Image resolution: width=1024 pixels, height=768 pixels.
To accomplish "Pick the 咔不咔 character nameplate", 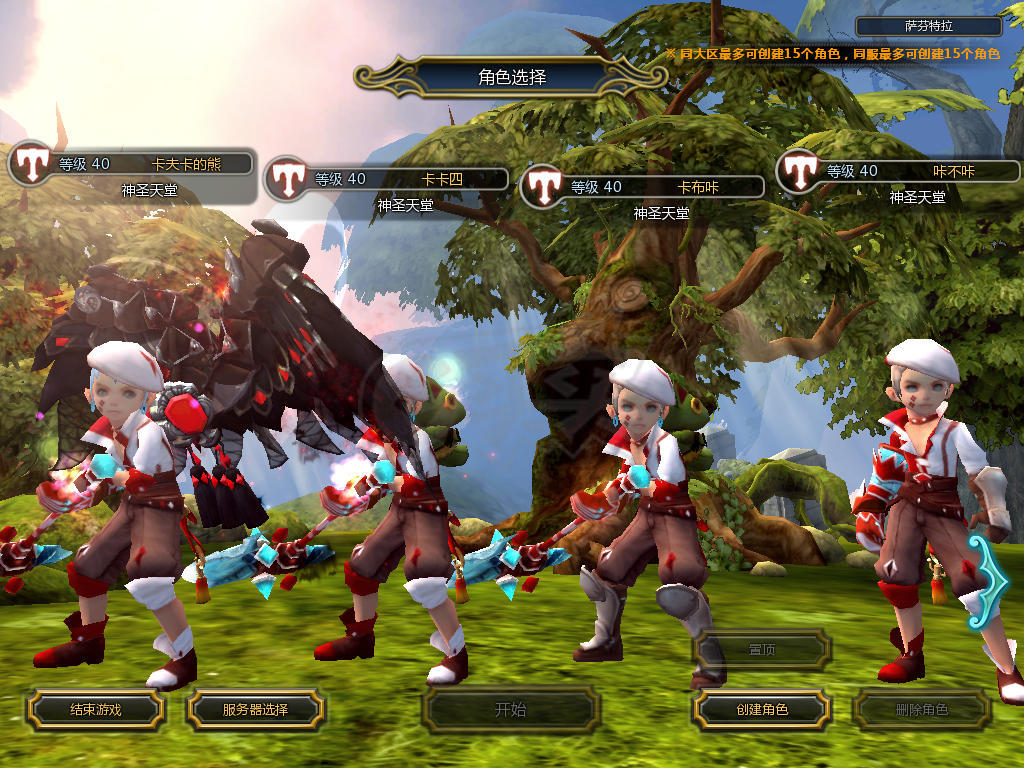I will pyautogui.click(x=915, y=172).
